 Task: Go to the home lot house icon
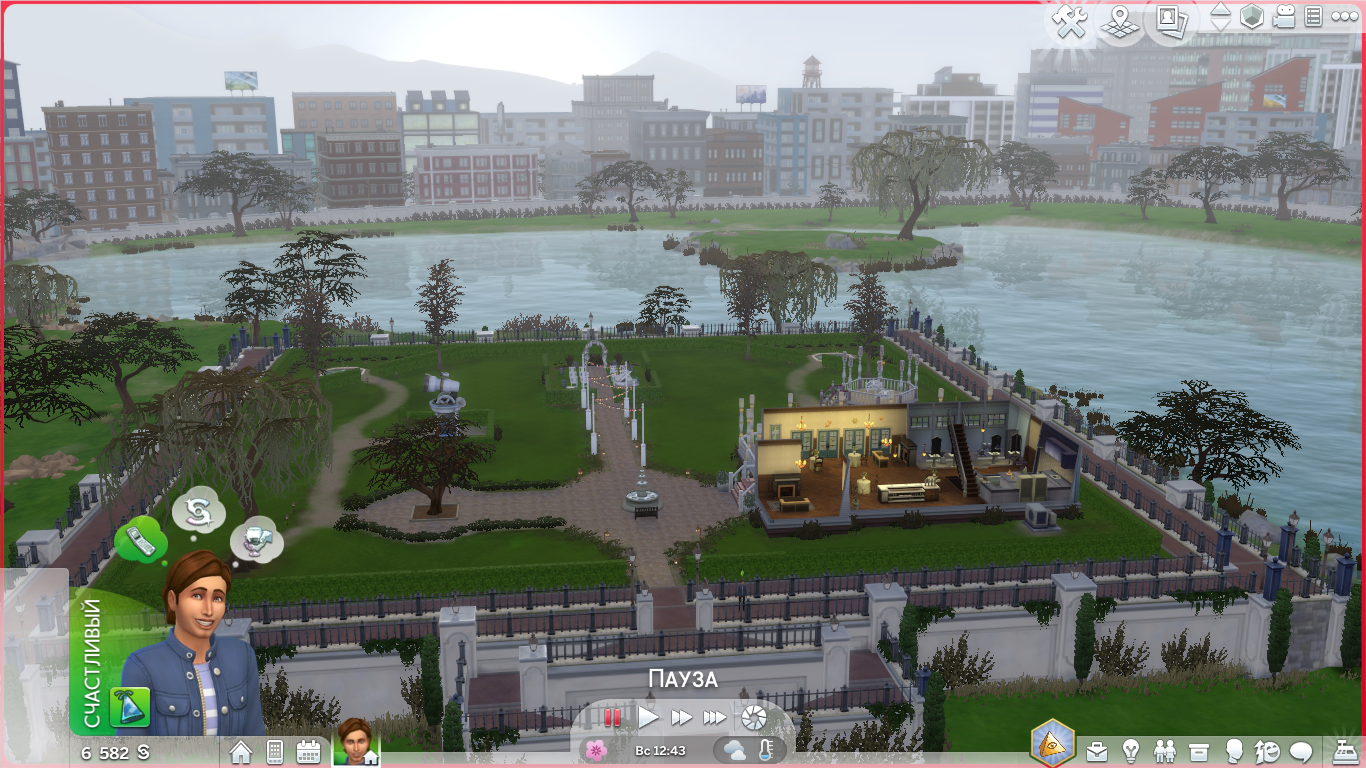(x=241, y=751)
